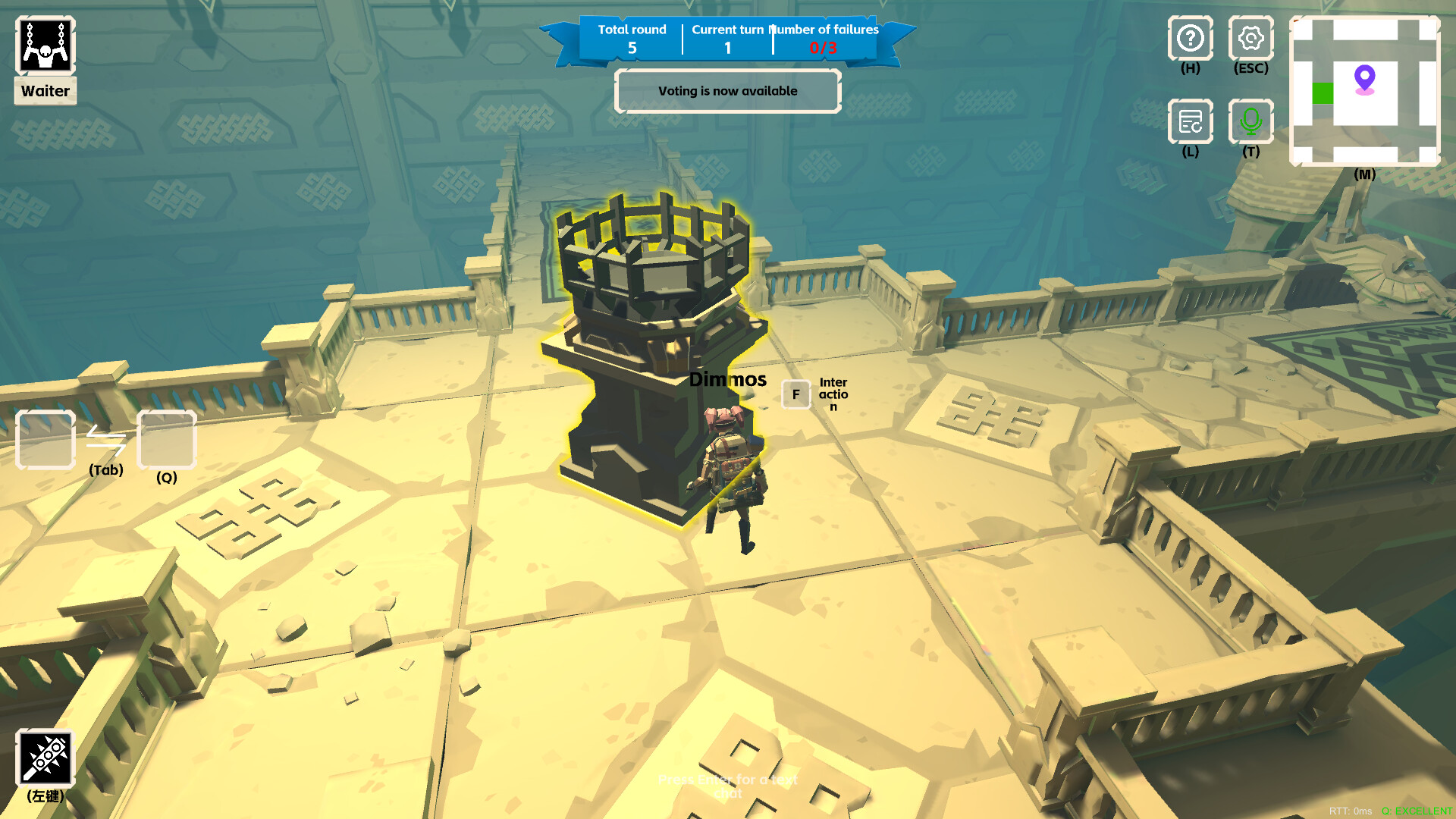This screenshot has height=819, width=1456.
Task: Click the Current turn tab in the round banner
Action: 727,38
